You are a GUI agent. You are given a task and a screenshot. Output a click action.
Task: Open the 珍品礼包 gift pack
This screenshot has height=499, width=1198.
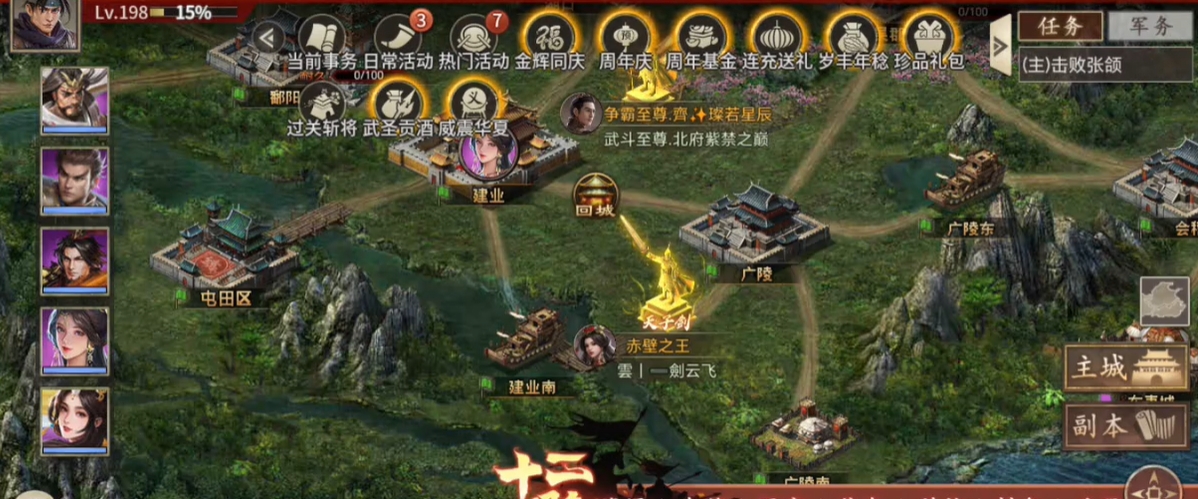click(x=928, y=39)
